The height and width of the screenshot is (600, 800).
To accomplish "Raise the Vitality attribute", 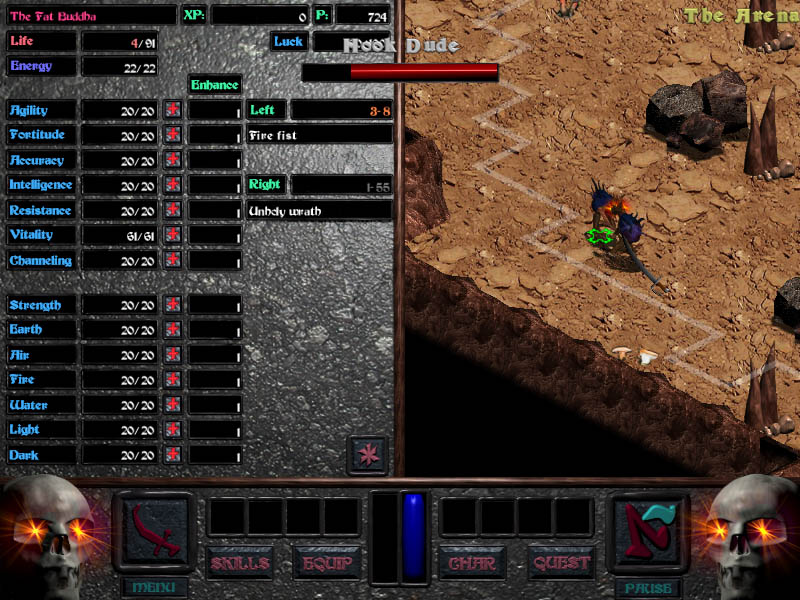I will pos(173,235).
